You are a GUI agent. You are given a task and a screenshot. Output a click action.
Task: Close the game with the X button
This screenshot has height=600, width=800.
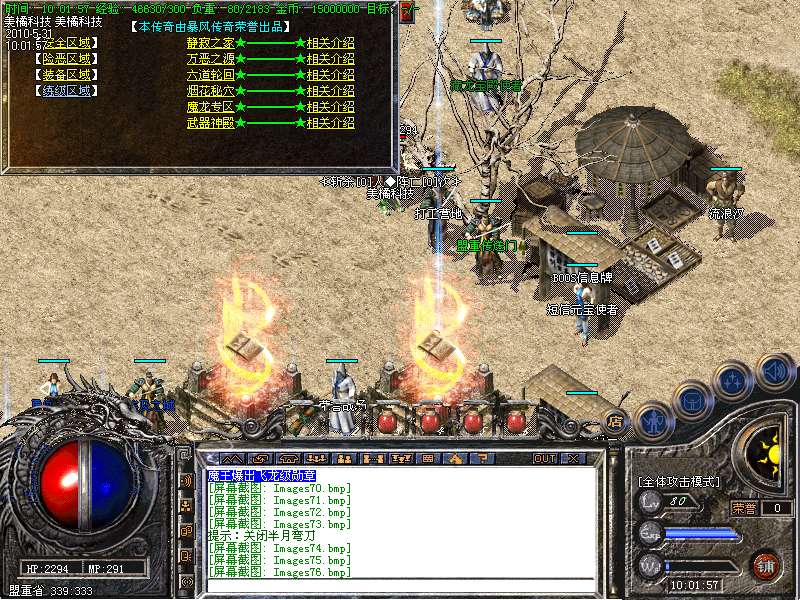click(573, 458)
